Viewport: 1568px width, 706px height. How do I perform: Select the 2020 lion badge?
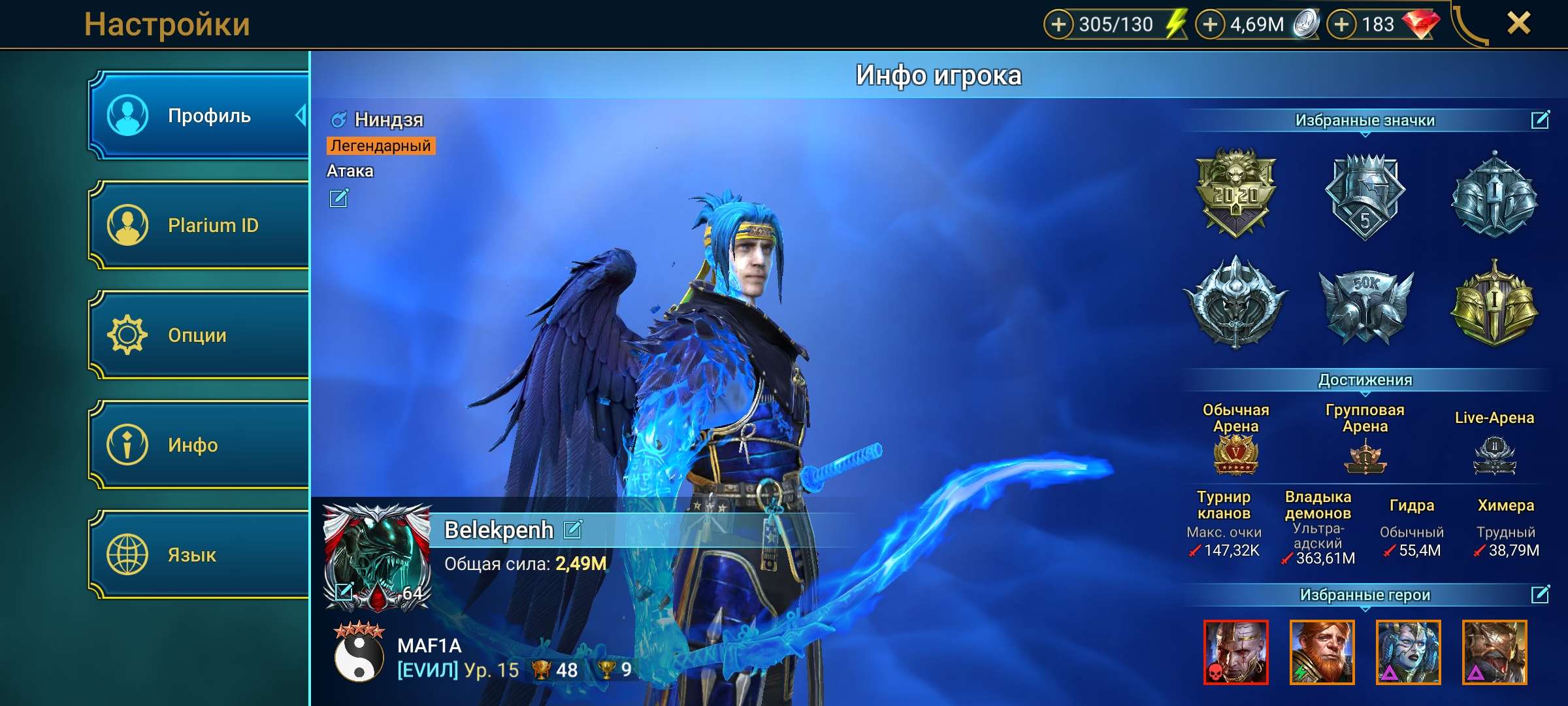click(x=1235, y=193)
